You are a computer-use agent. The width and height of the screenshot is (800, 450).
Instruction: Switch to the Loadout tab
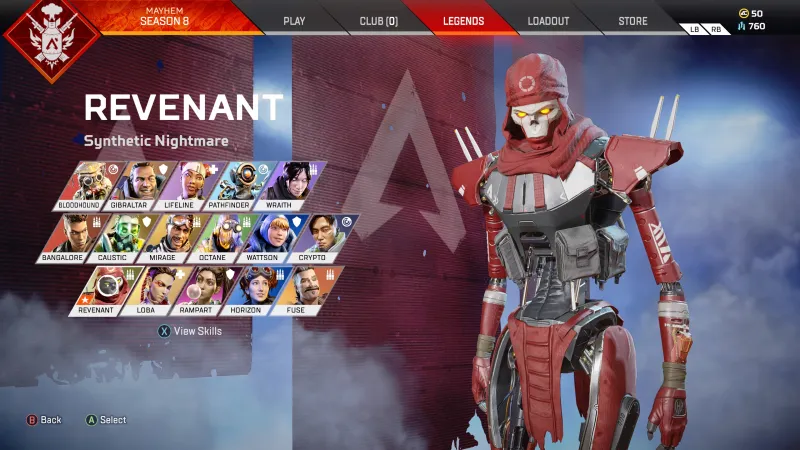point(550,20)
